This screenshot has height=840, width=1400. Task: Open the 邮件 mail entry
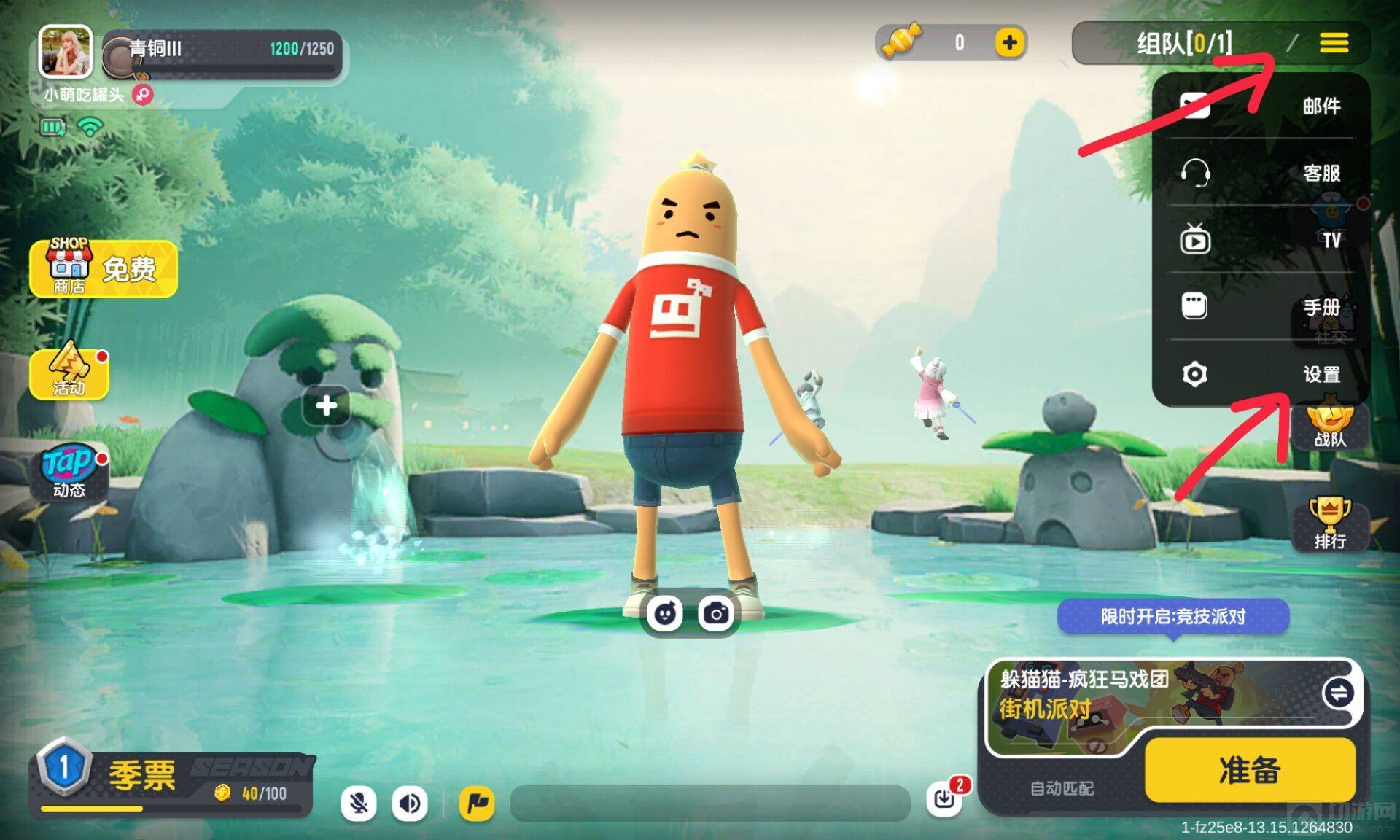[x=1260, y=106]
